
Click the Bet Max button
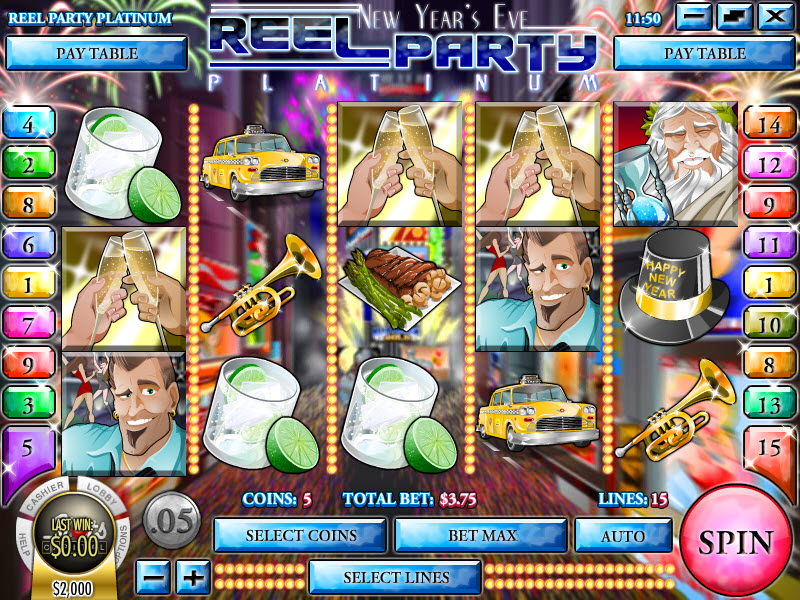pos(481,535)
